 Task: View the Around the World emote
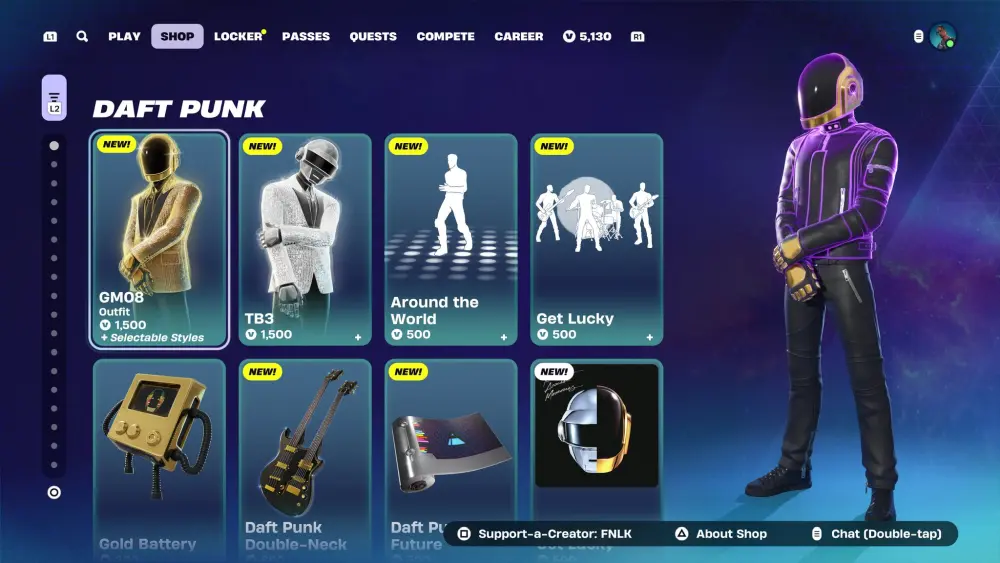pos(451,240)
